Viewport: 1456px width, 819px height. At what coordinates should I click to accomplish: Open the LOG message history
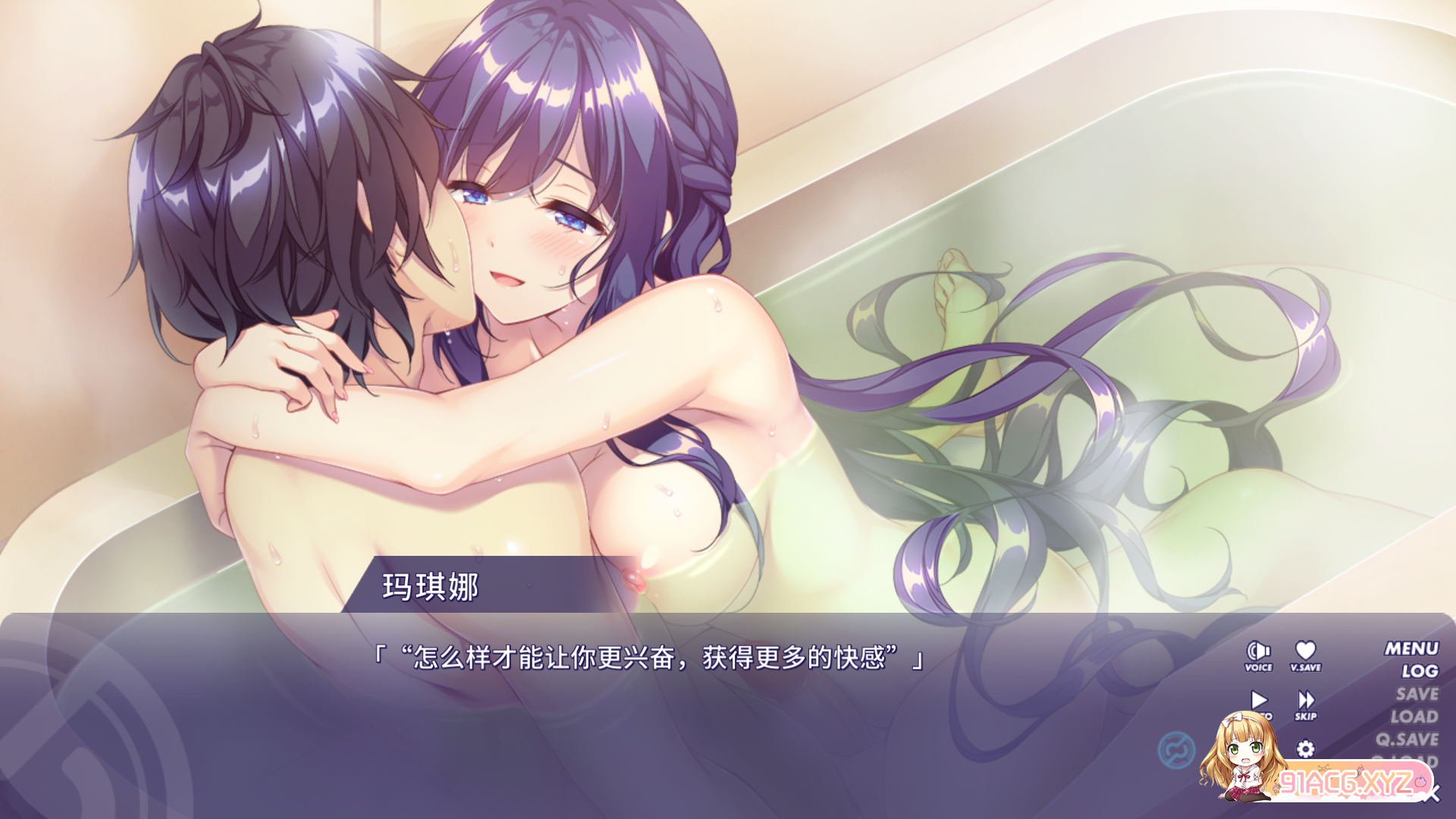coord(1421,669)
